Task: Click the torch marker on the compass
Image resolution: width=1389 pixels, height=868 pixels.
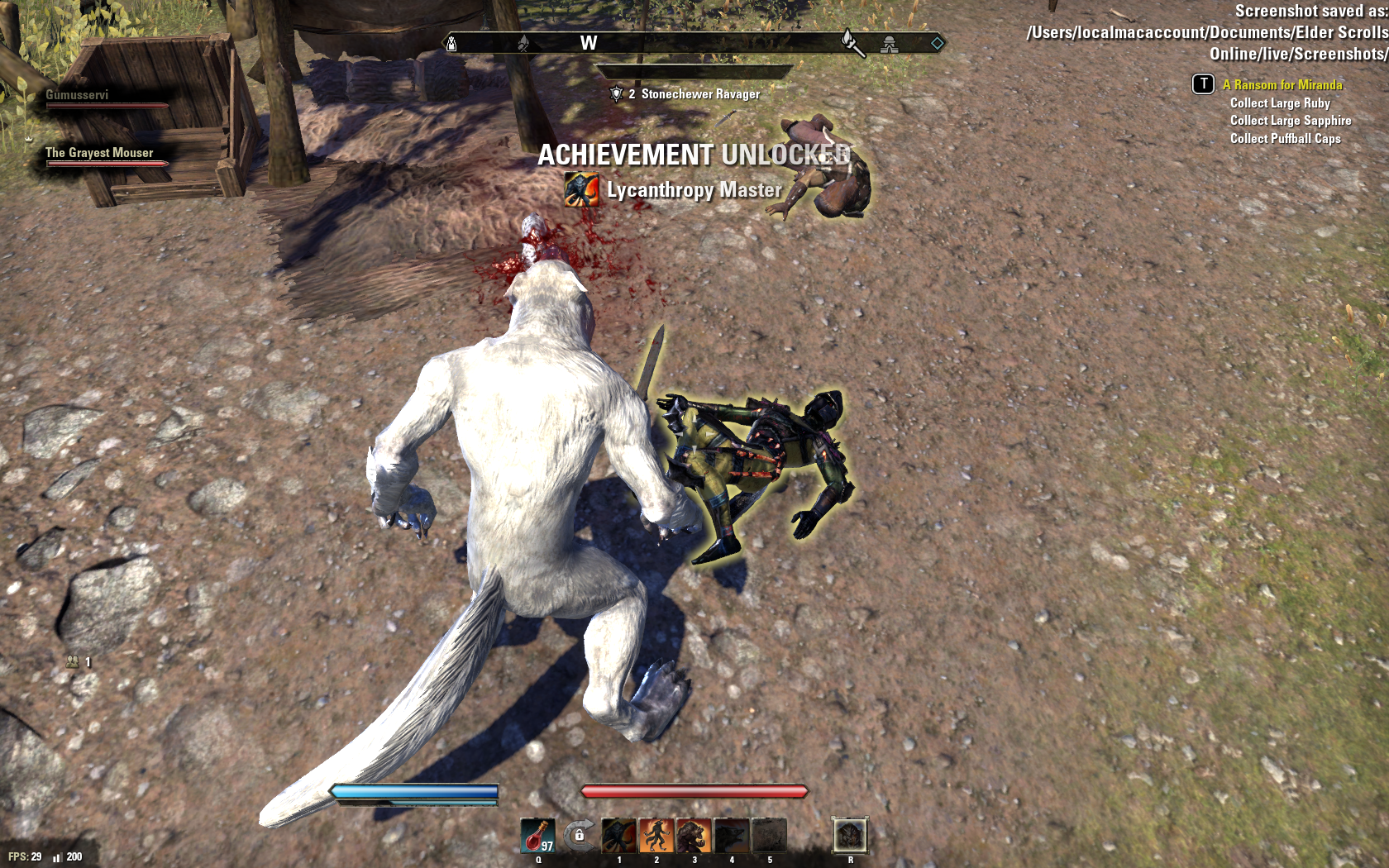Action: pyautogui.click(x=852, y=41)
